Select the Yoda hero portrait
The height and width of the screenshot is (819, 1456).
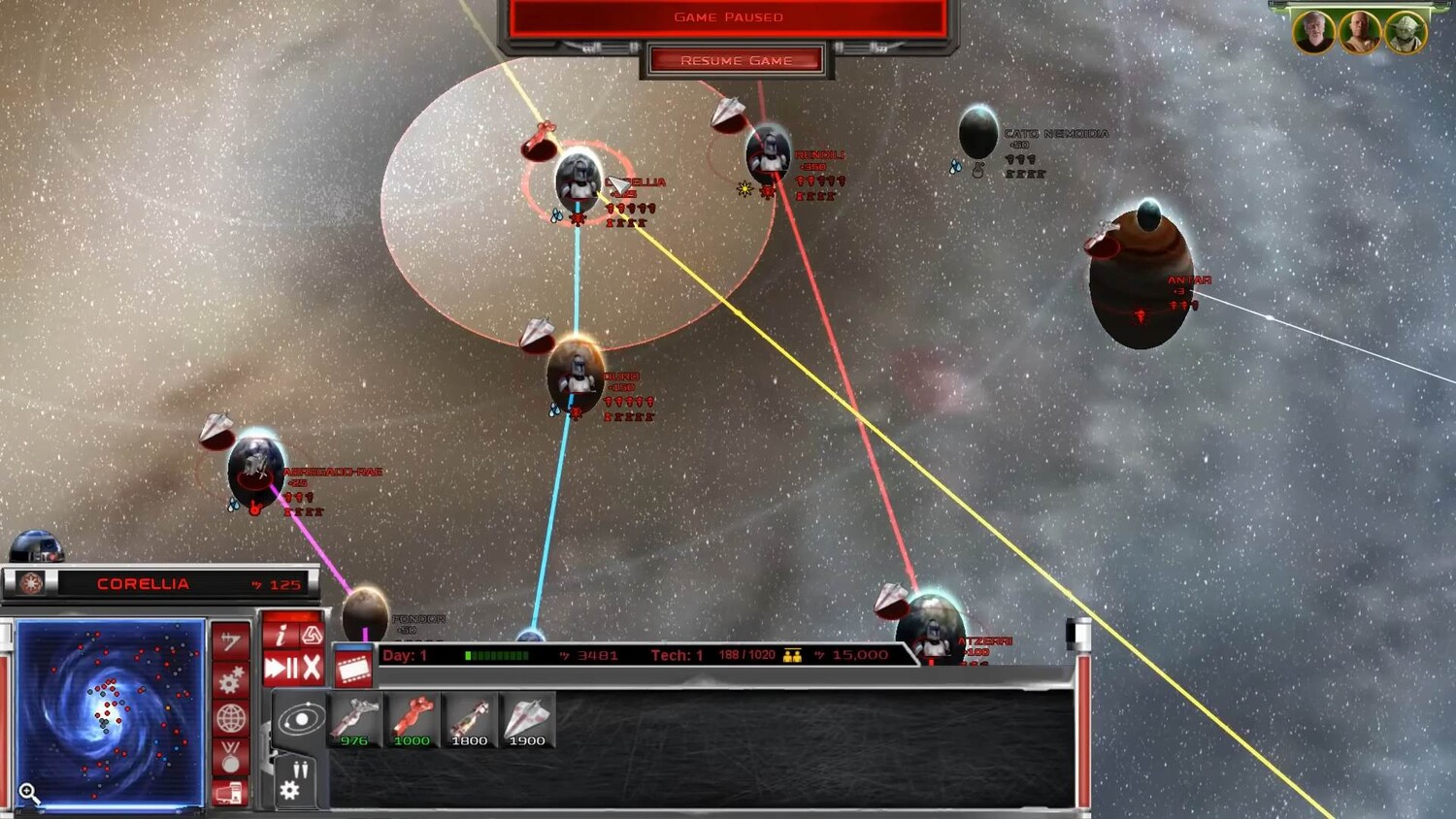1405,32
